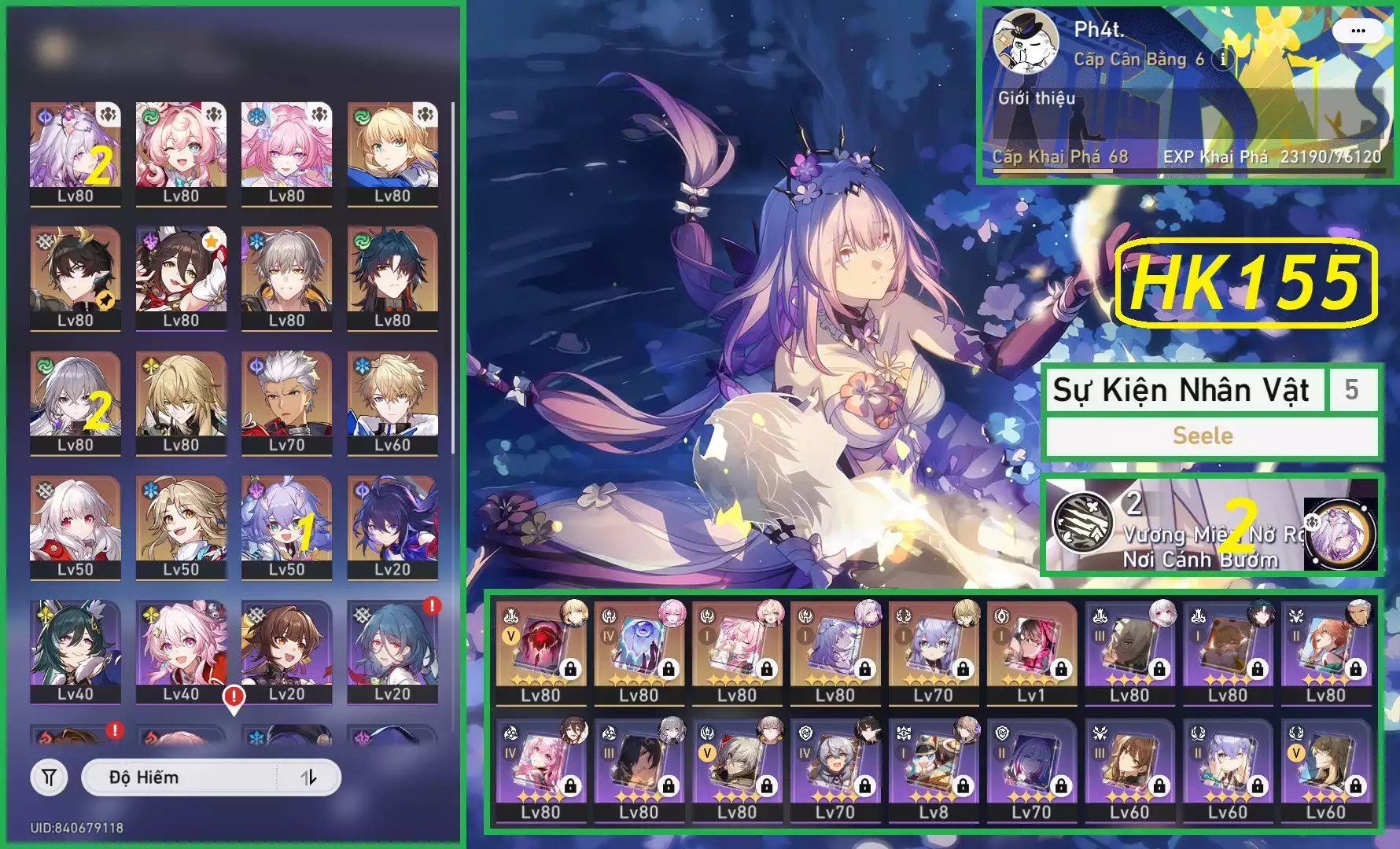Click the info icon beside Cấp Cân Bằng

pyautogui.click(x=1222, y=59)
